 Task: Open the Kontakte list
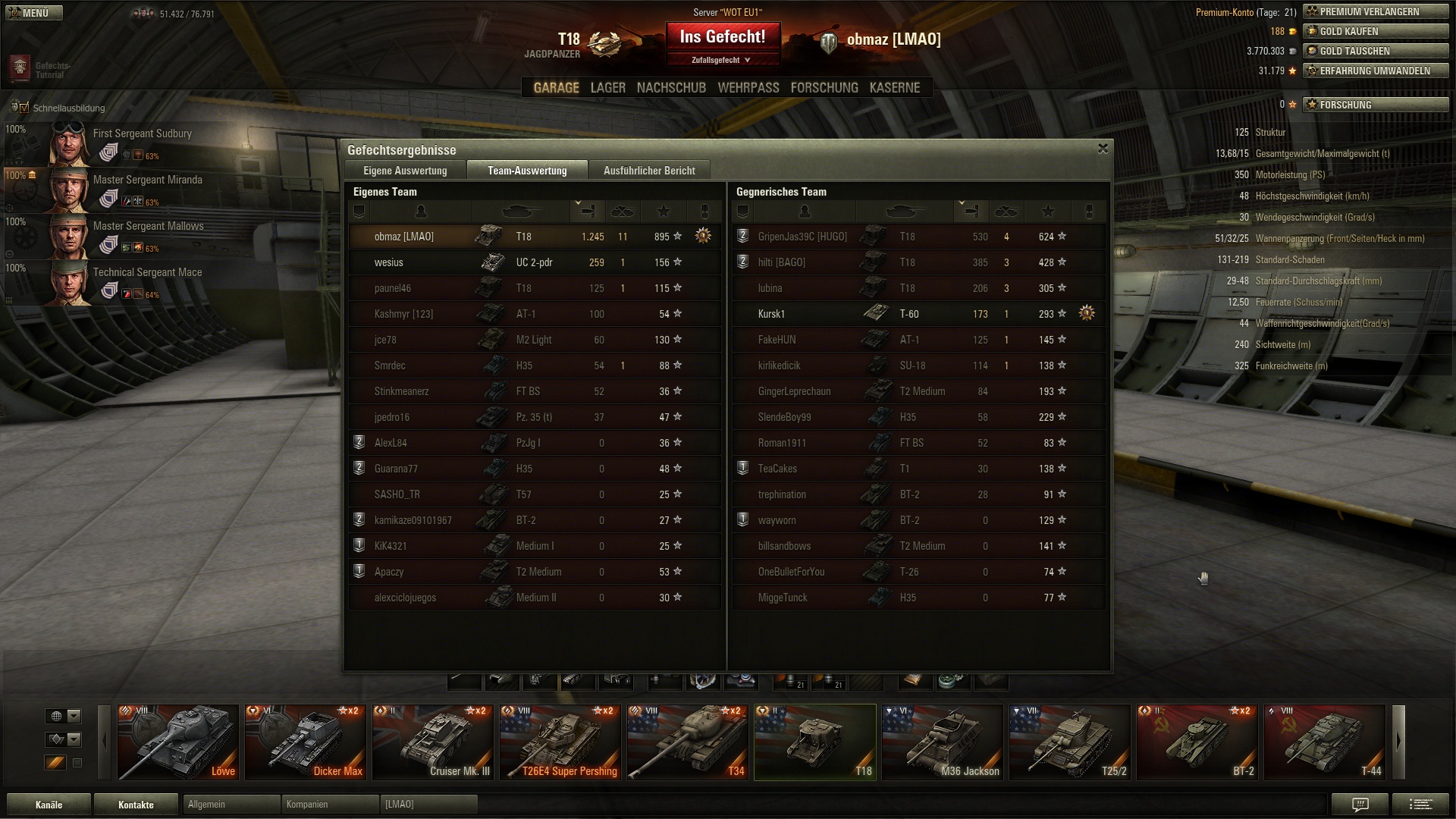click(x=136, y=805)
